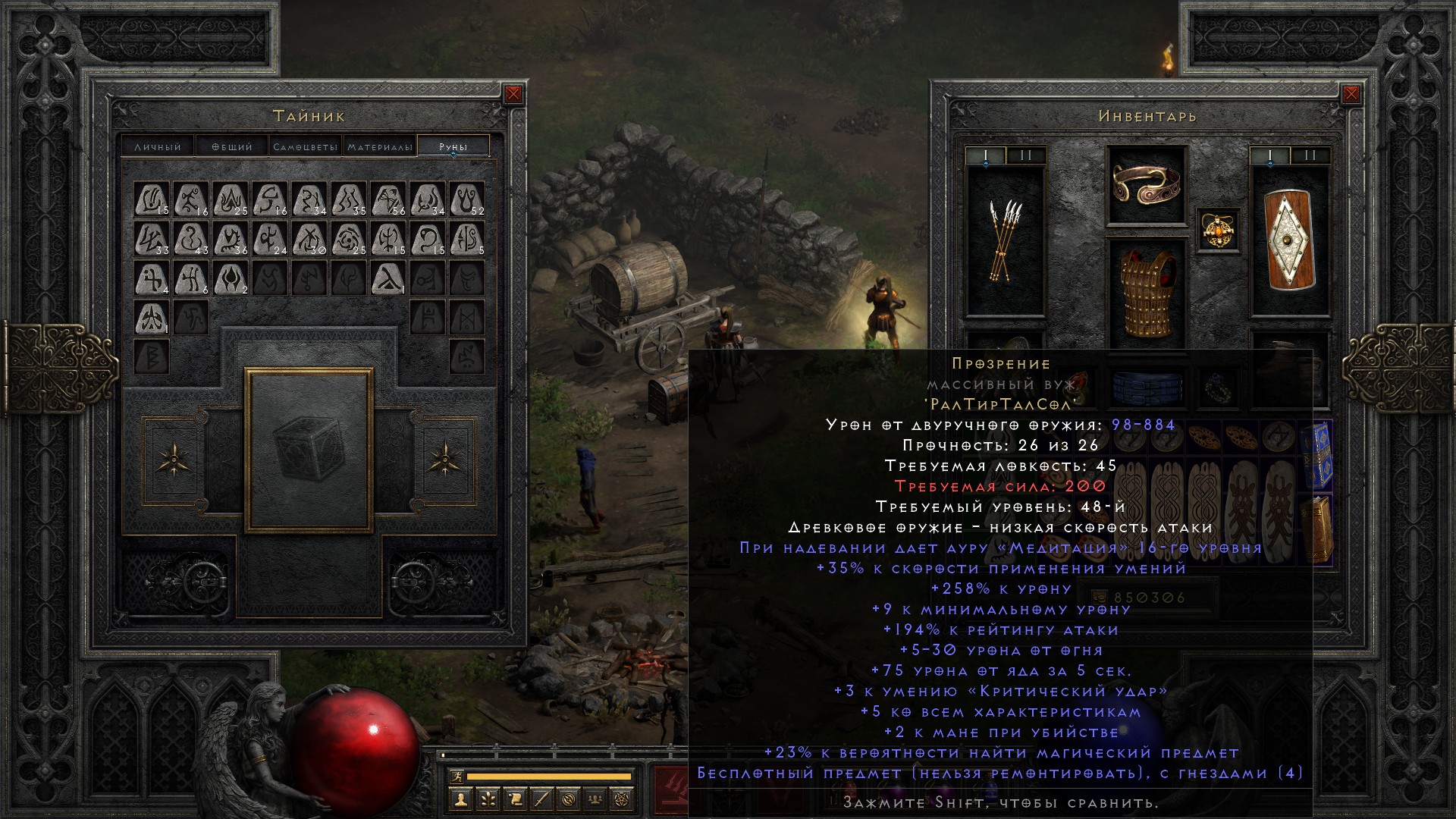The width and height of the screenshot is (1456, 819).
Task: Click the Horadric Cube slot in stash
Action: pos(309,450)
